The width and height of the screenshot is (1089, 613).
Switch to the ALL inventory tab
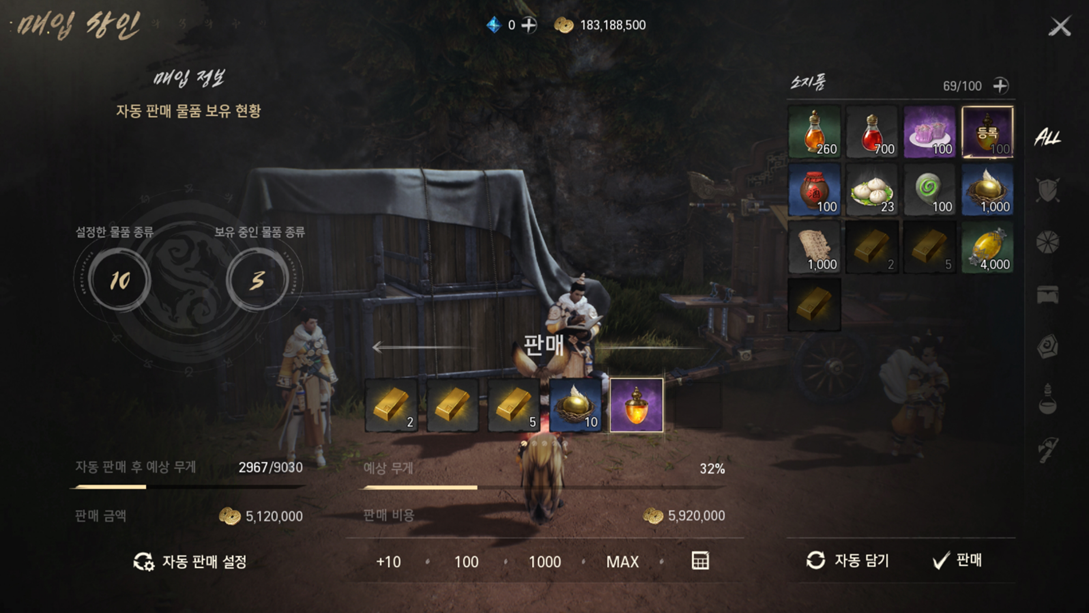coord(1047,137)
